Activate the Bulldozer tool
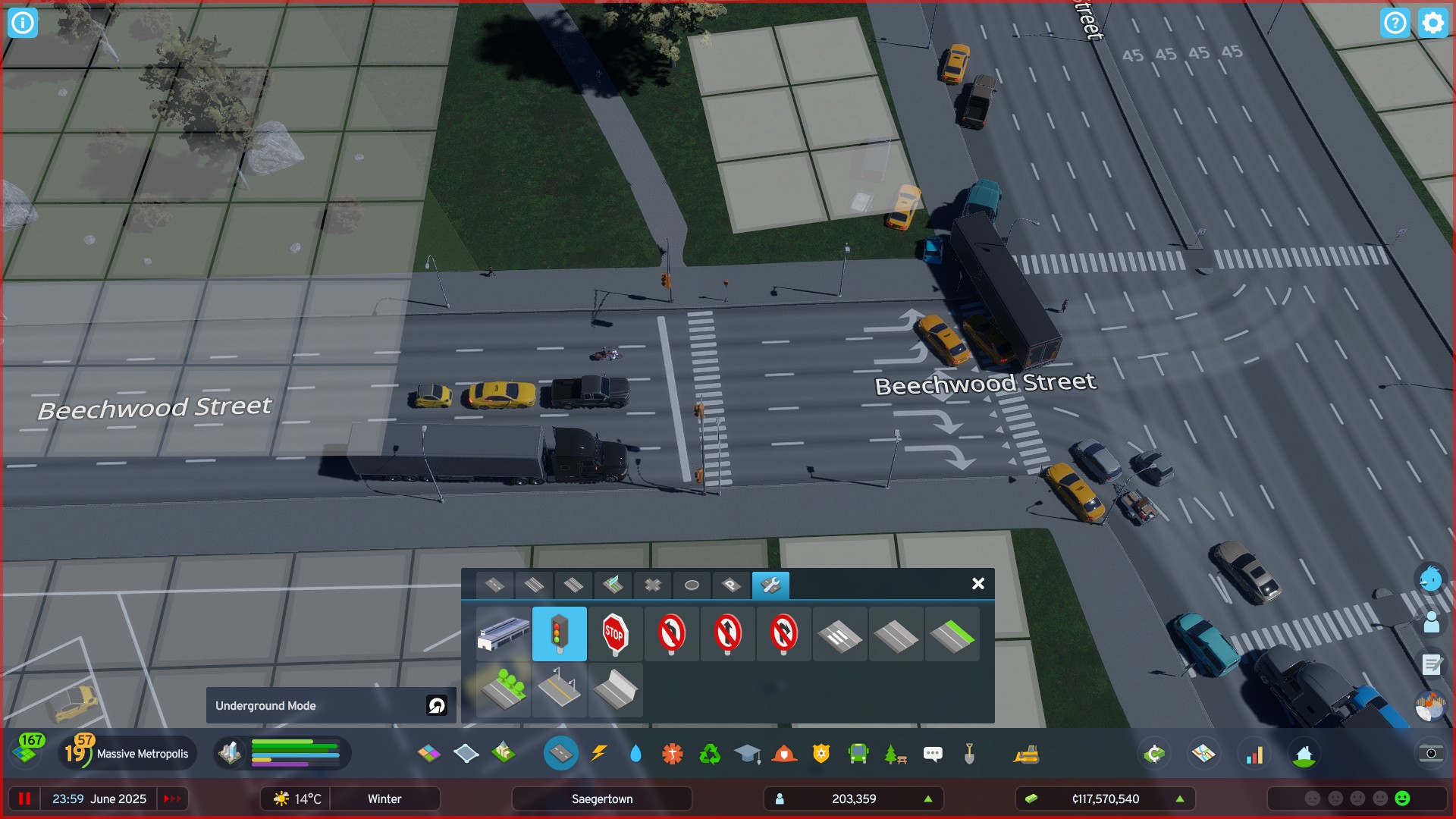This screenshot has height=819, width=1456. (x=1026, y=754)
